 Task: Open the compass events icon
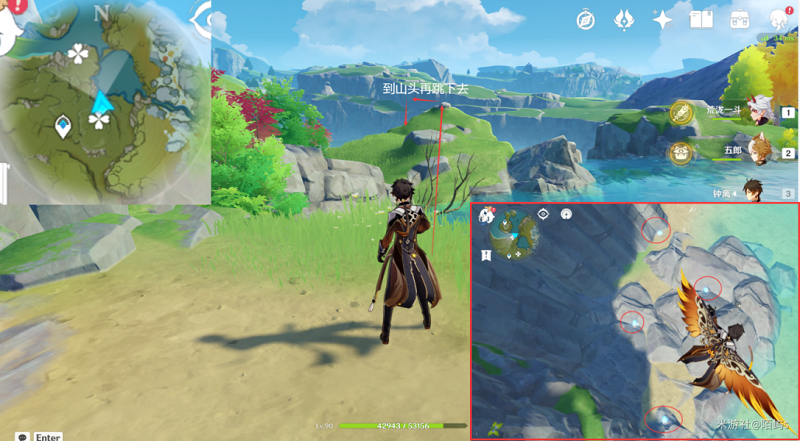[586, 19]
